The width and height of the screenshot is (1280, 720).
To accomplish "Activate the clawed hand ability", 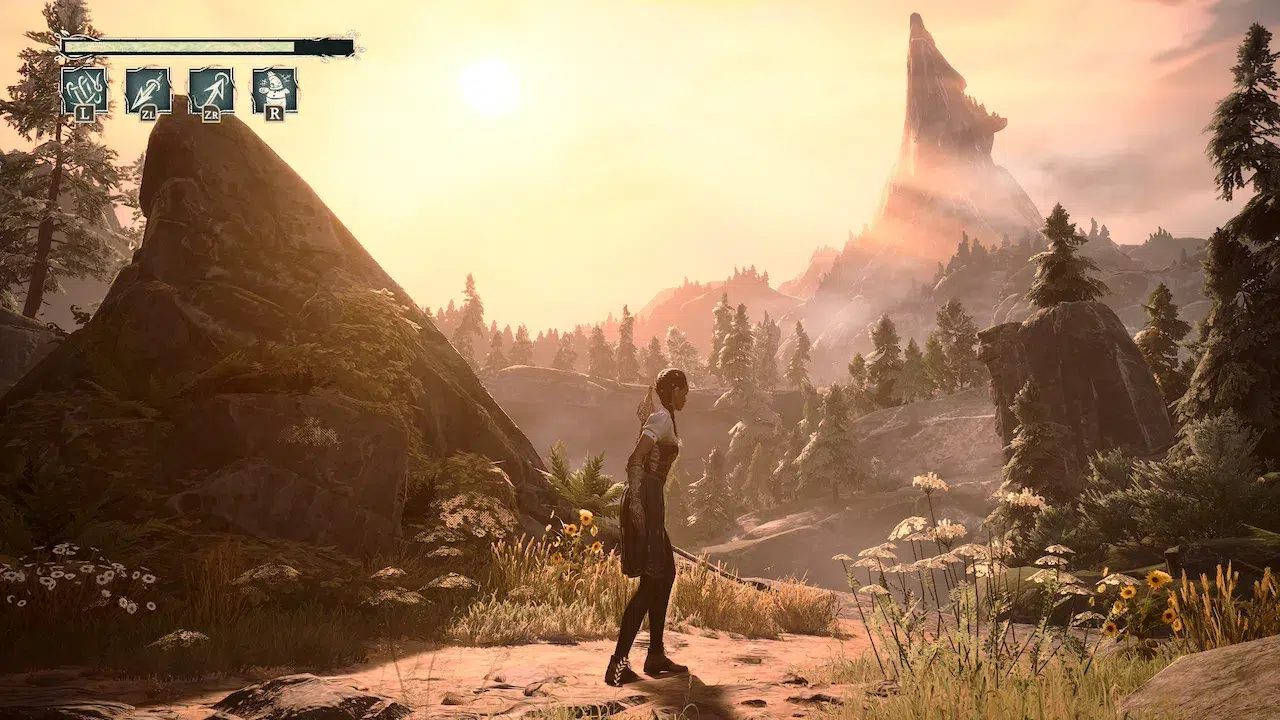I will [84, 91].
